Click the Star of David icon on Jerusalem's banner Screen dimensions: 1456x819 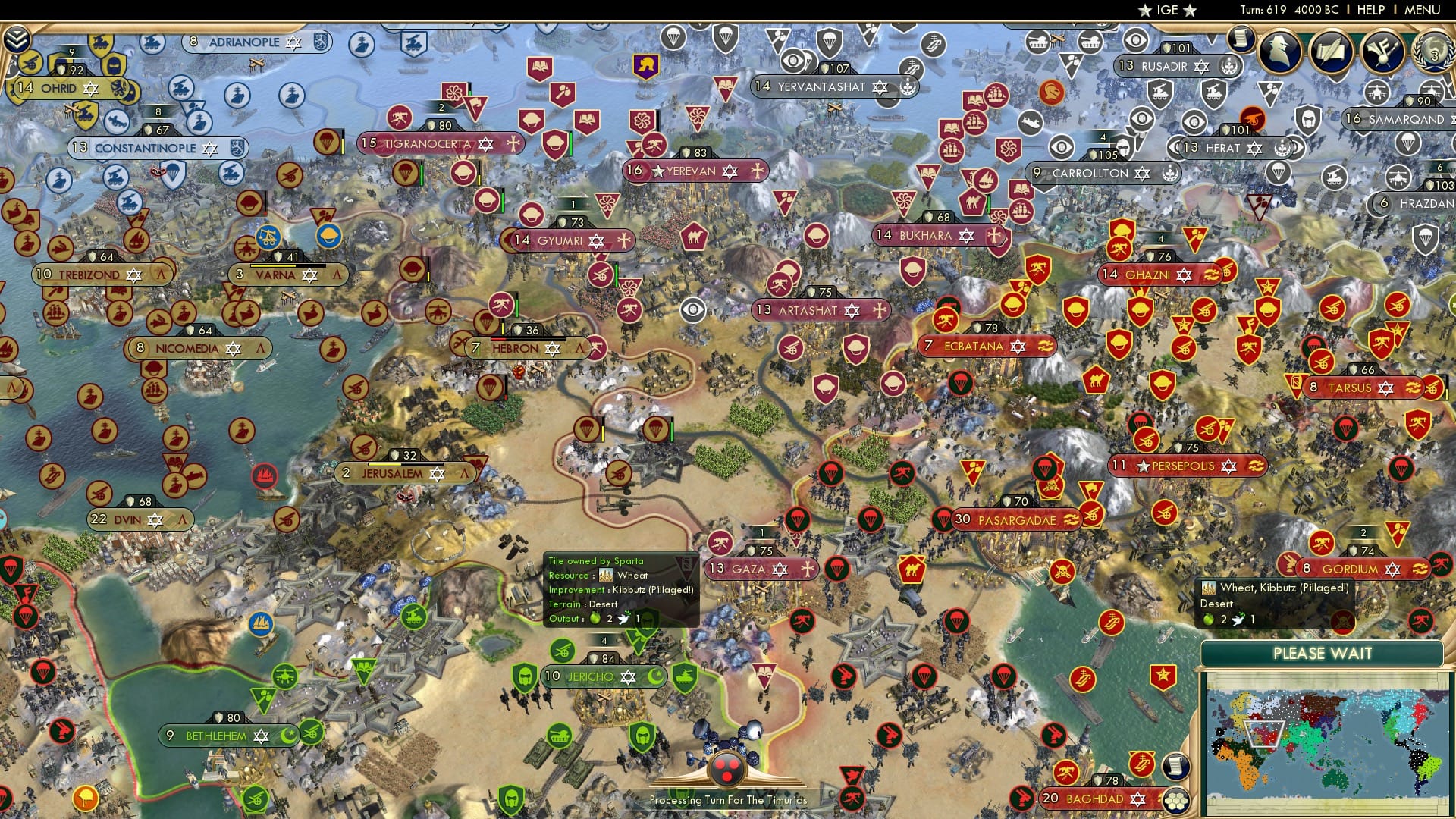tap(436, 472)
